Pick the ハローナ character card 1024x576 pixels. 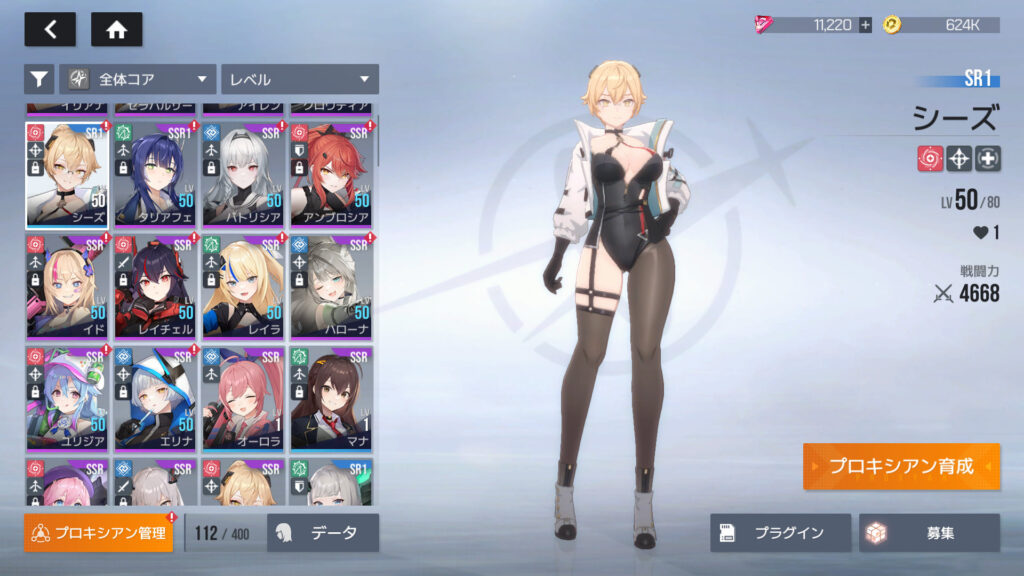click(x=331, y=286)
